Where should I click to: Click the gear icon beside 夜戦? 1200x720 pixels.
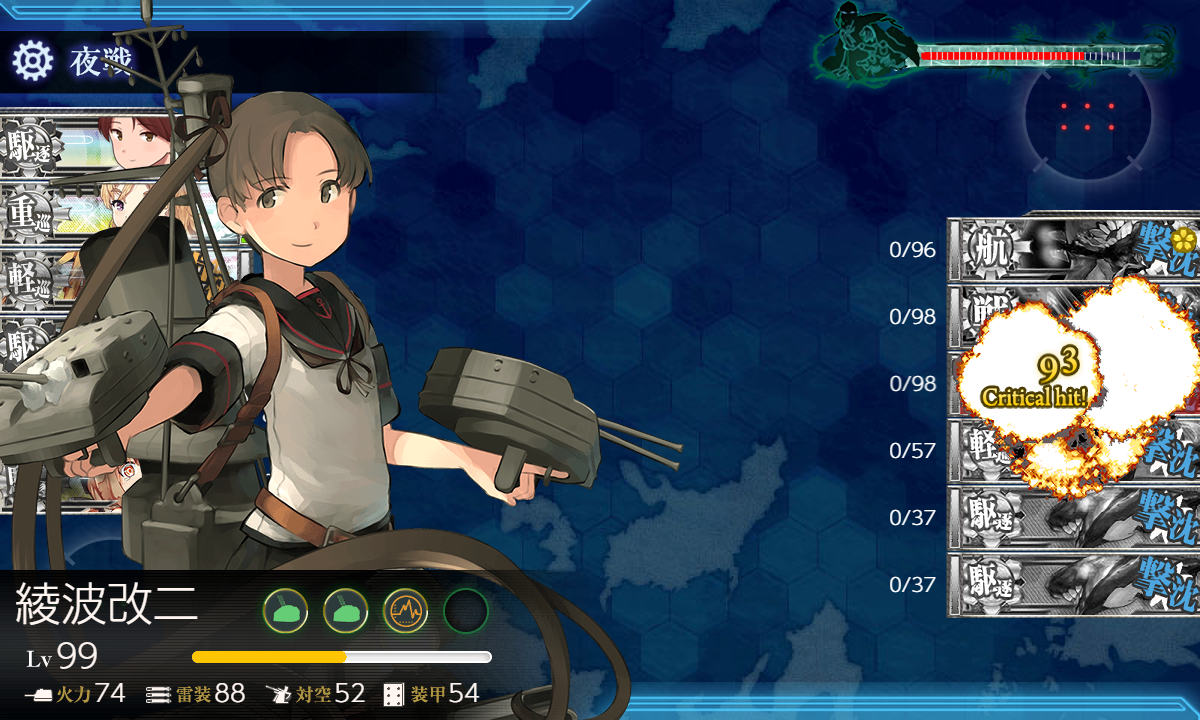pos(32,62)
